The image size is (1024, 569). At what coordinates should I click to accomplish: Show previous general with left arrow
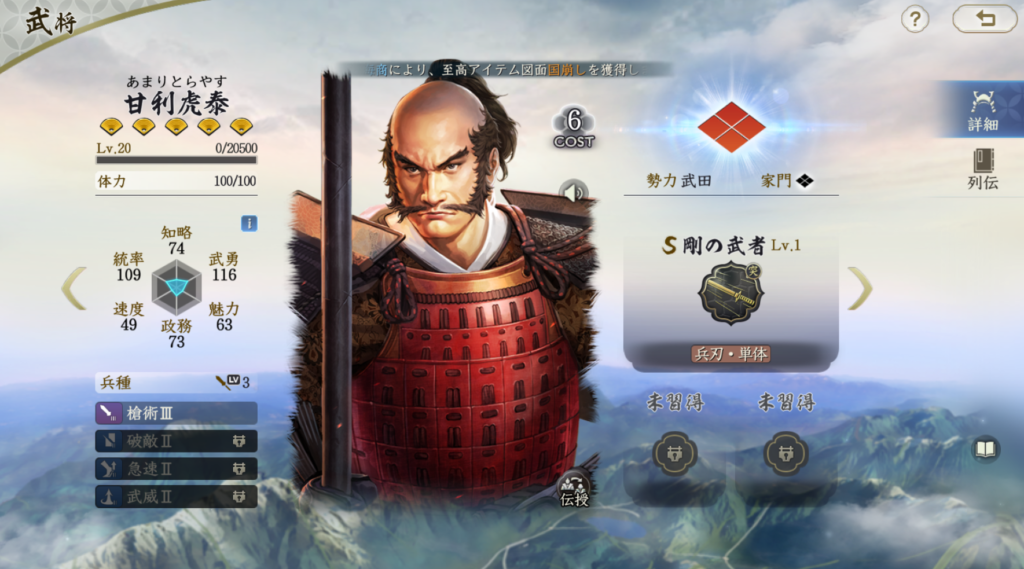(x=74, y=288)
